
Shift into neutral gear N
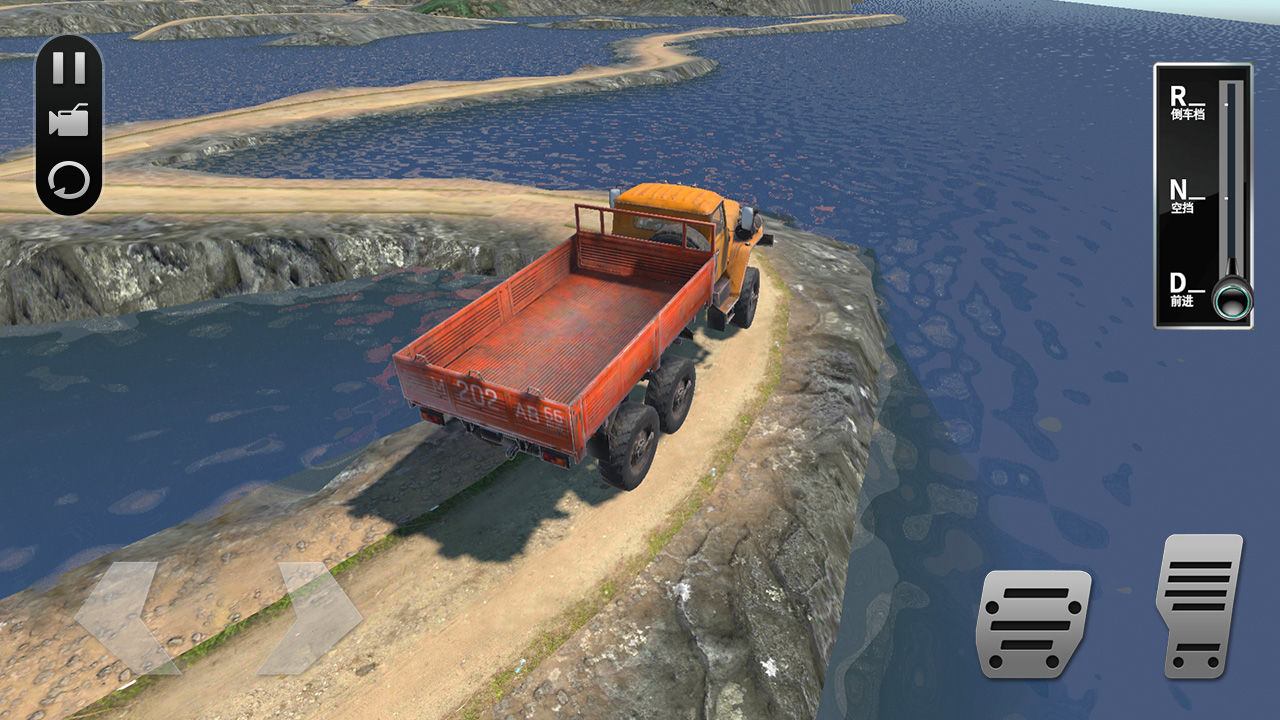pyautogui.click(x=1187, y=195)
